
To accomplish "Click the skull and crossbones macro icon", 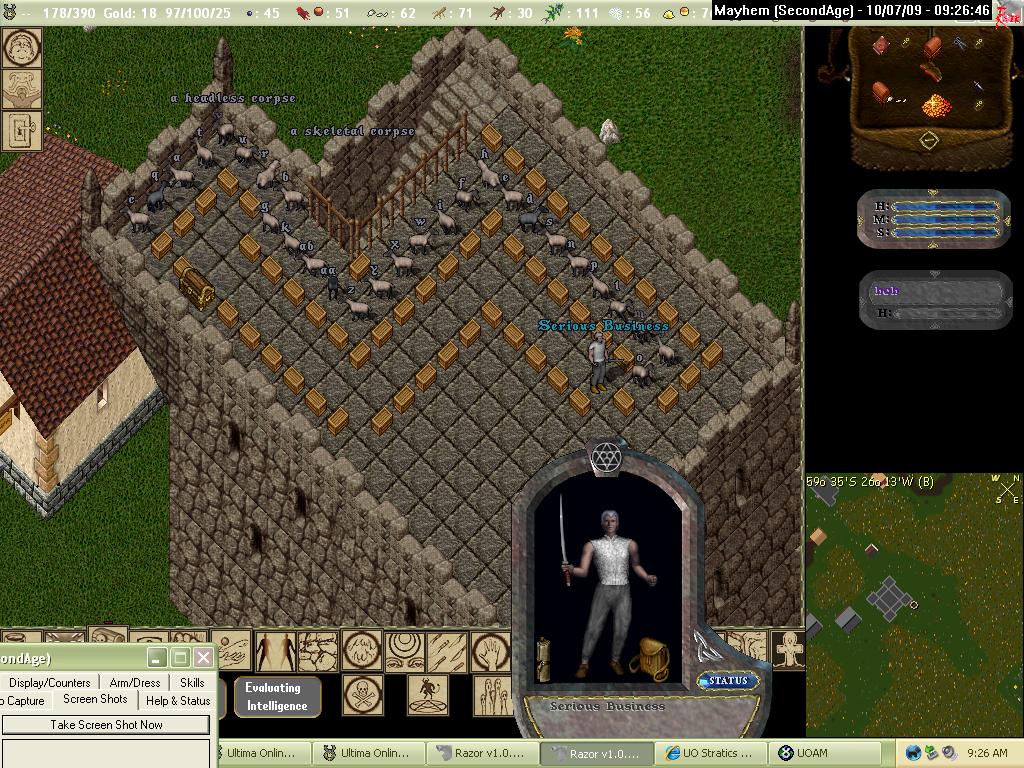I will point(362,693).
